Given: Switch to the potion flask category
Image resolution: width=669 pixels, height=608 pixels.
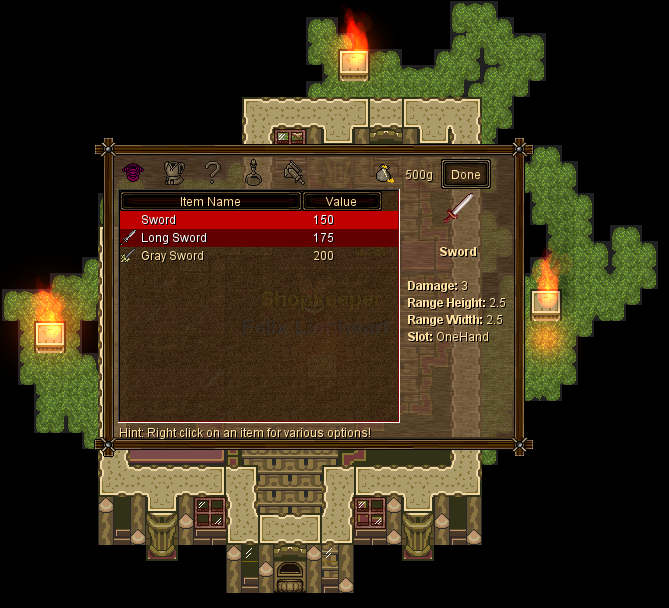Looking at the screenshot, I should pyautogui.click(x=254, y=173).
